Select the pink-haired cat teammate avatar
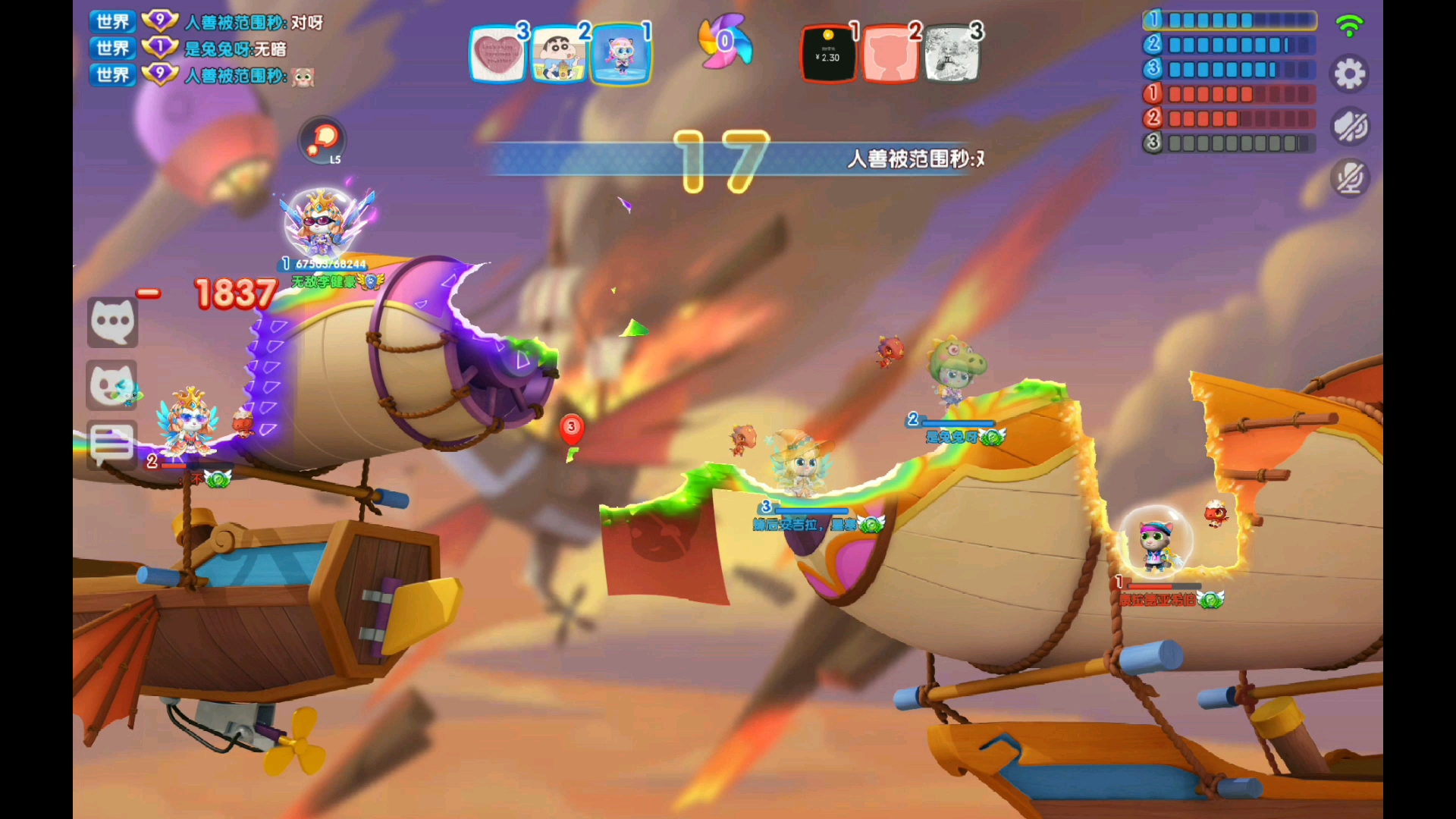 (x=620, y=55)
